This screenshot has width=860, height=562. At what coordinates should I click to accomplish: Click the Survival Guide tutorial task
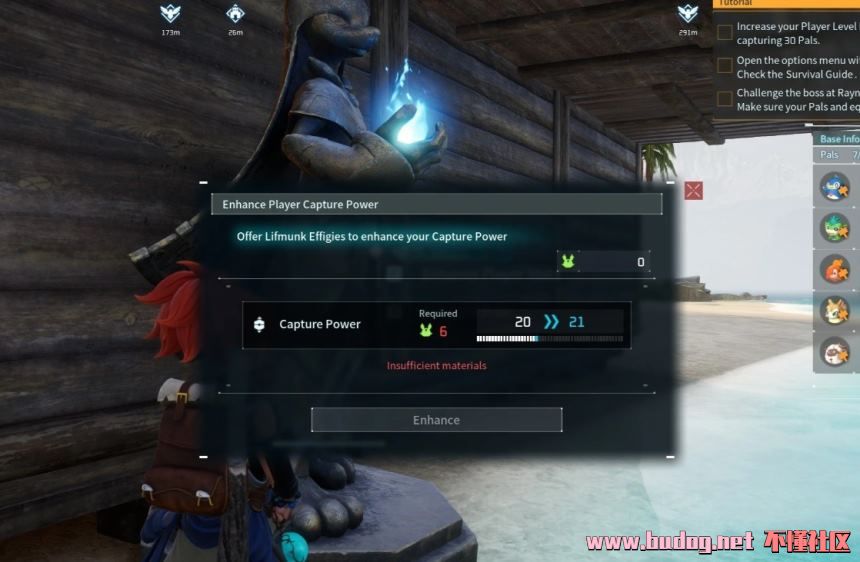[x=789, y=67]
